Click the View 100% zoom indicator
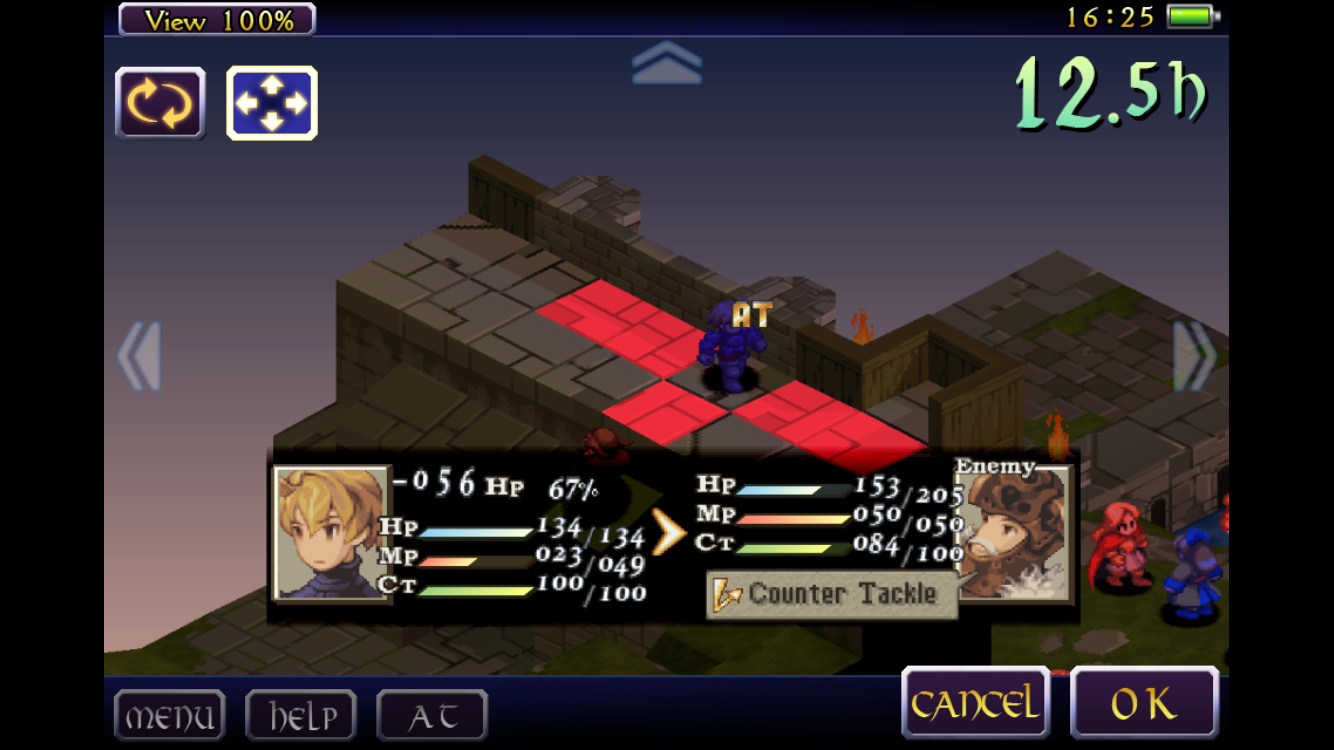1334x750 pixels. point(217,19)
